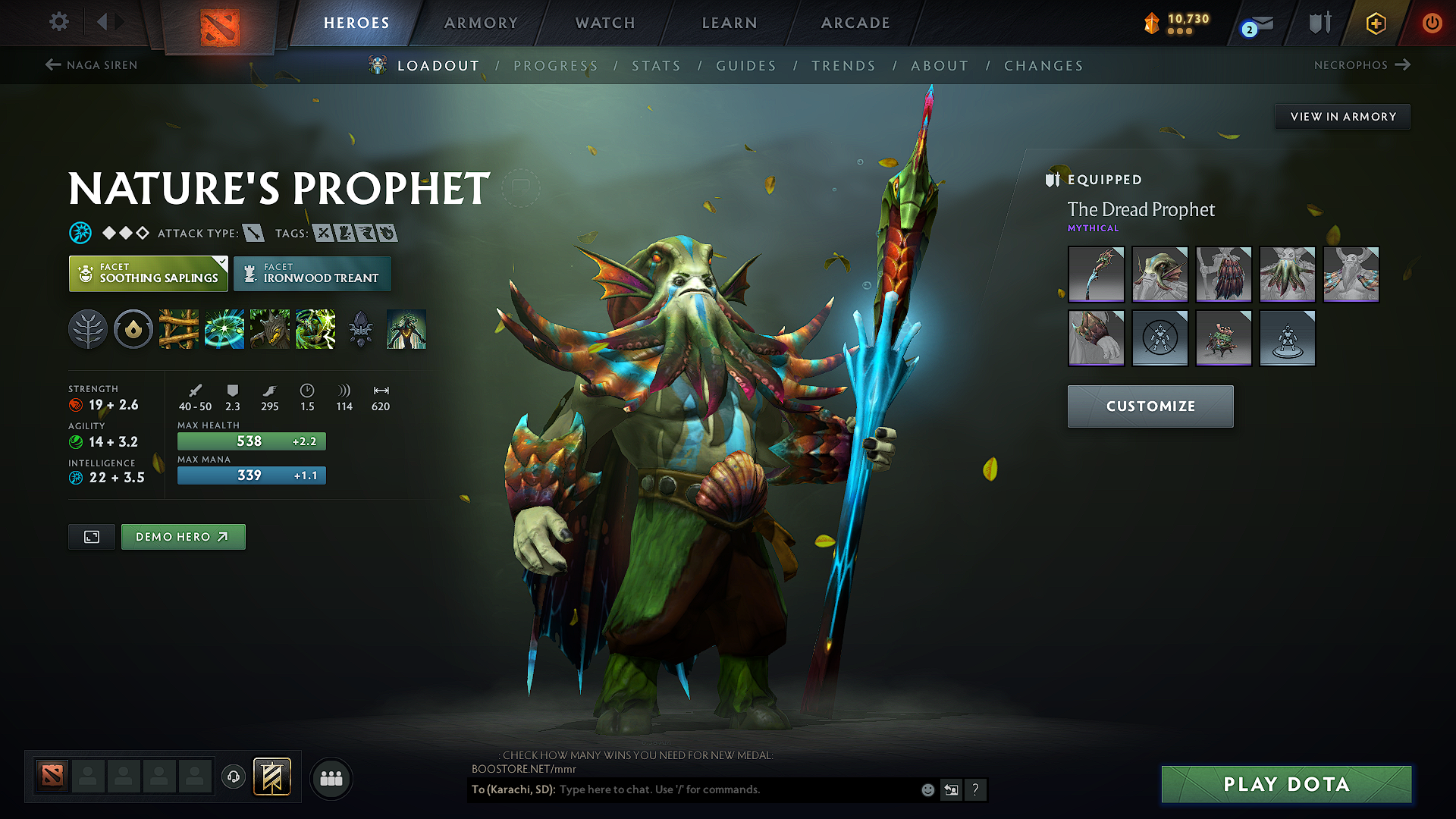The image size is (1456, 819).
Task: Show the hero Progress section
Action: coord(556,66)
